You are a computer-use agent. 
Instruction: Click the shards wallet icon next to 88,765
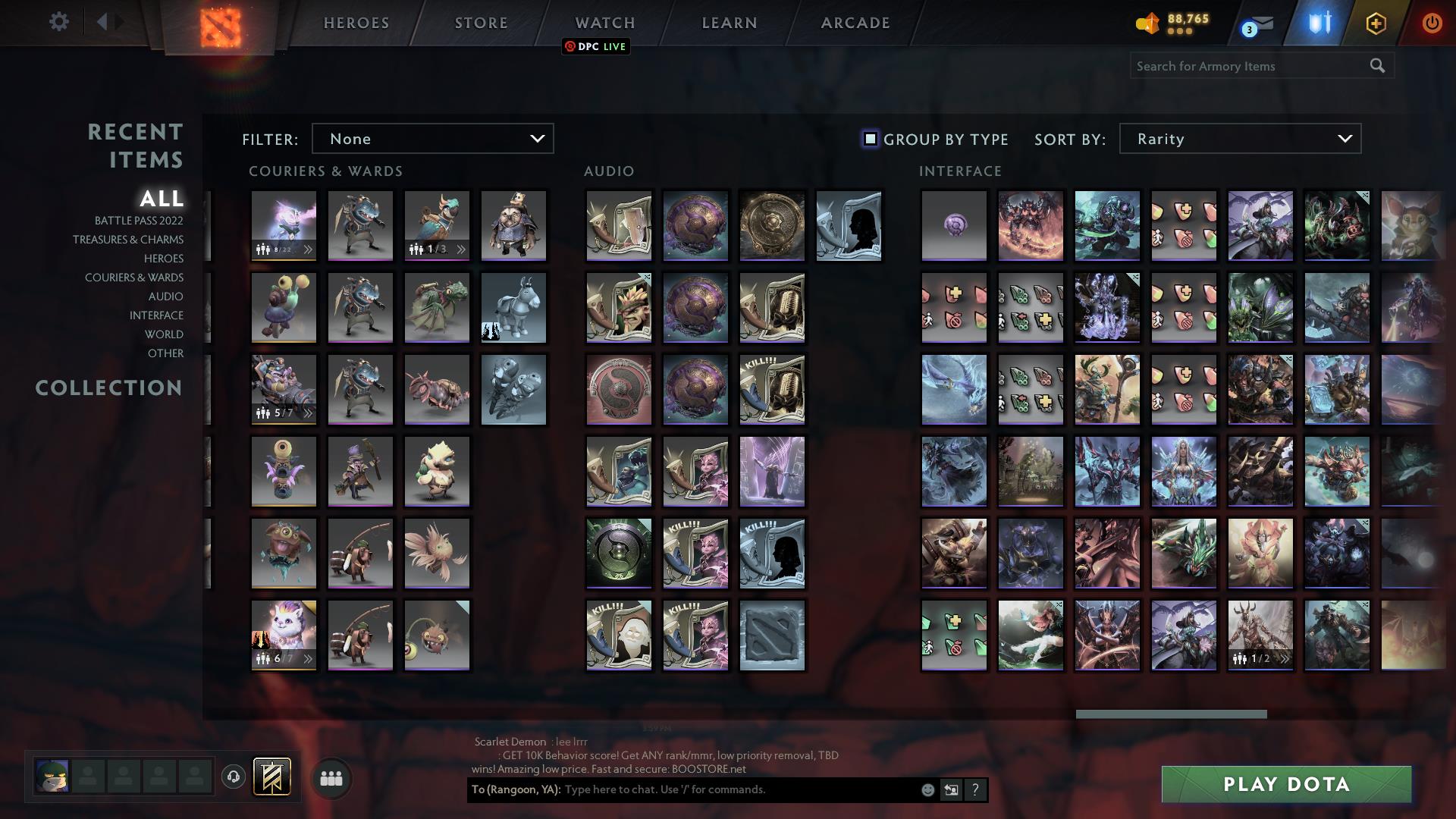pyautogui.click(x=1147, y=23)
